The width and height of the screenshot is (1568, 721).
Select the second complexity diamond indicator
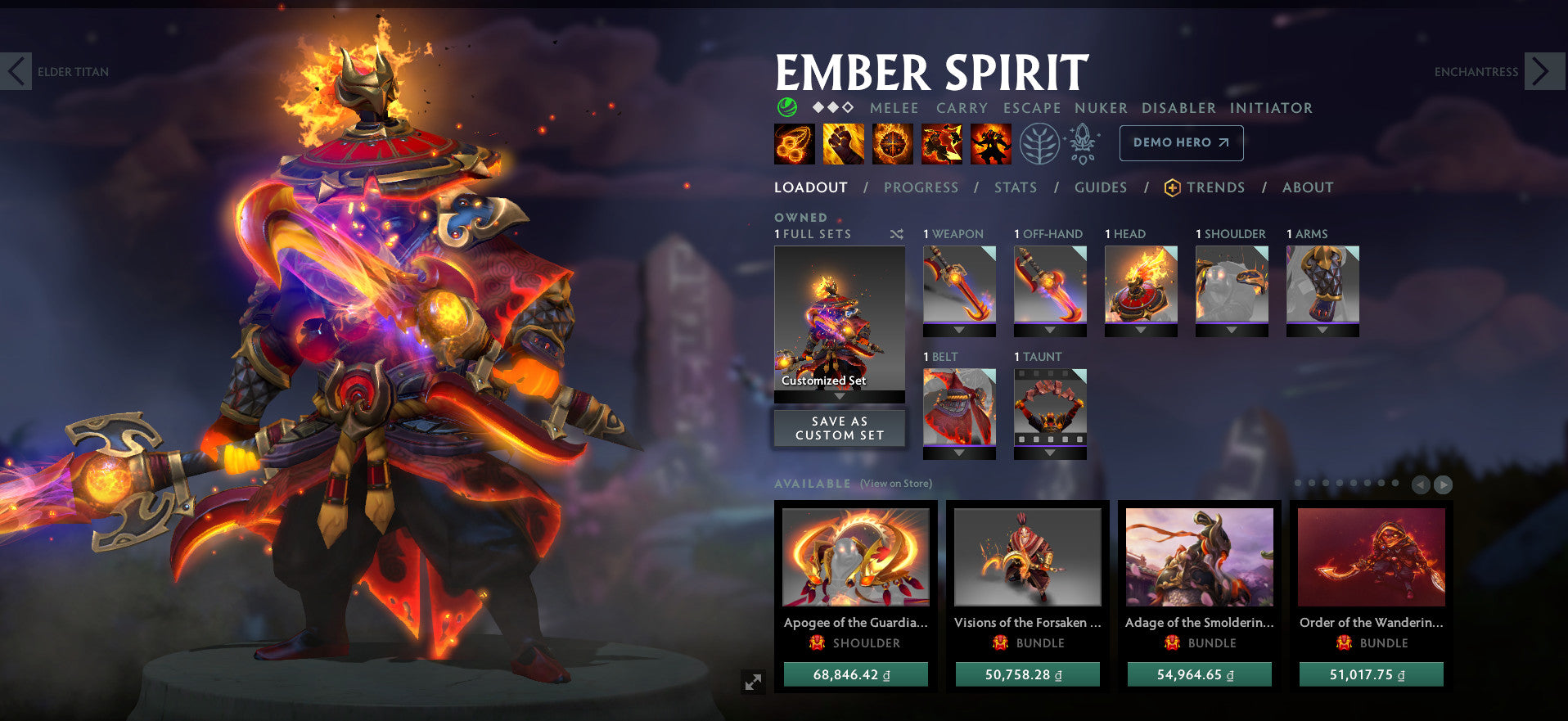click(x=831, y=106)
